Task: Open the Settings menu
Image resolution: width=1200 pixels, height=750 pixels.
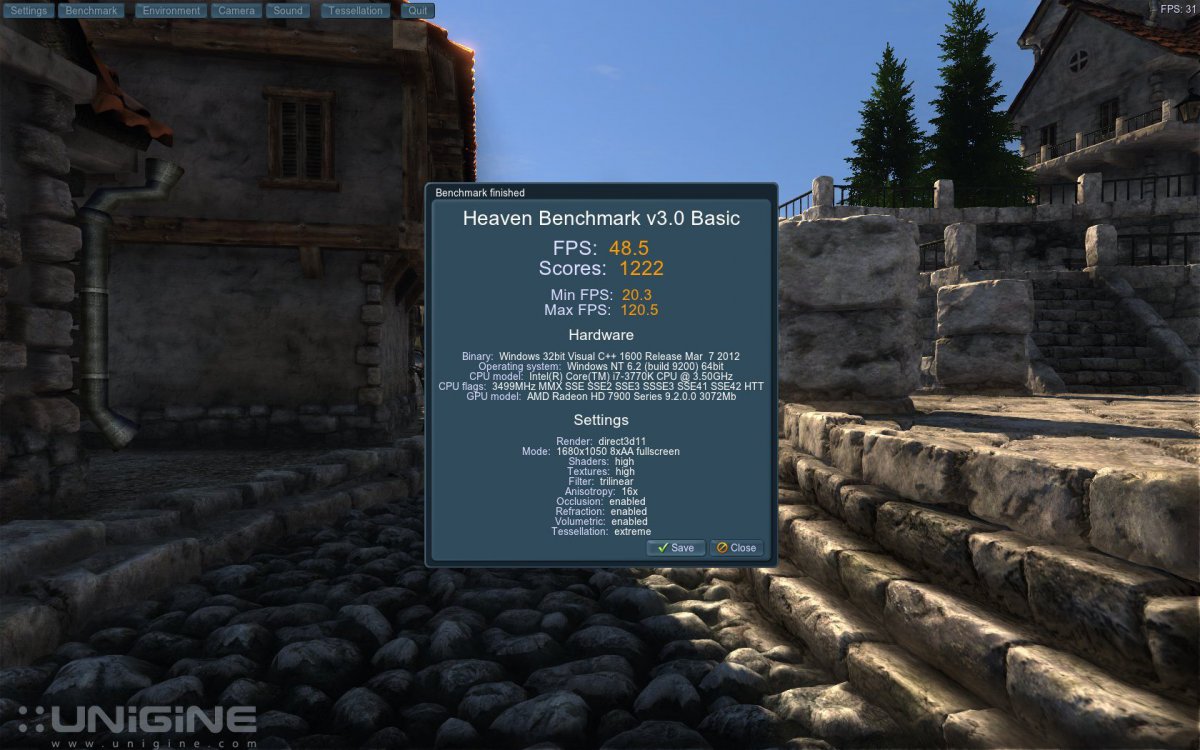Action: pyautogui.click(x=29, y=11)
